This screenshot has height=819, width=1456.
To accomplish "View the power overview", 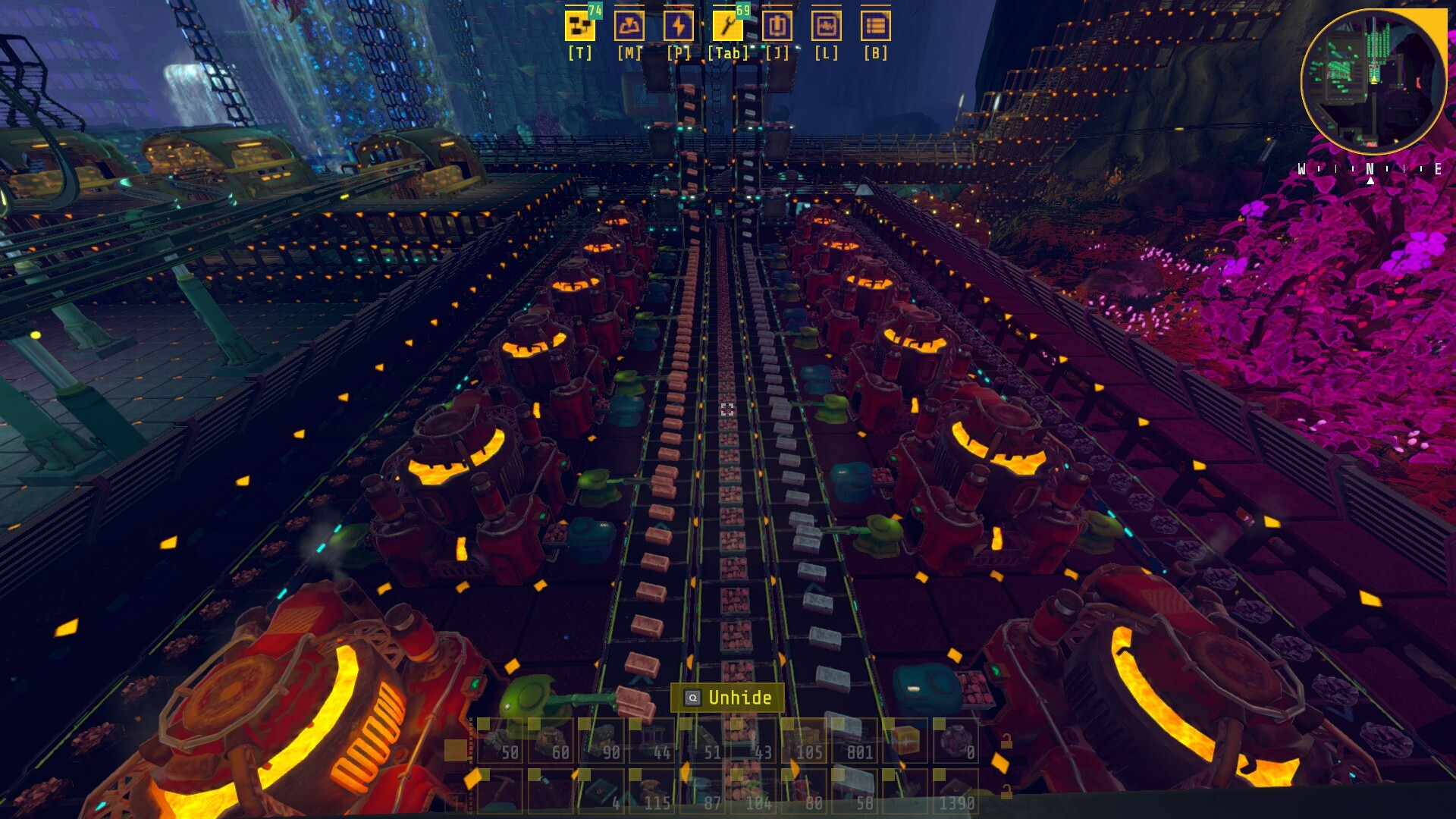I will tap(680, 28).
